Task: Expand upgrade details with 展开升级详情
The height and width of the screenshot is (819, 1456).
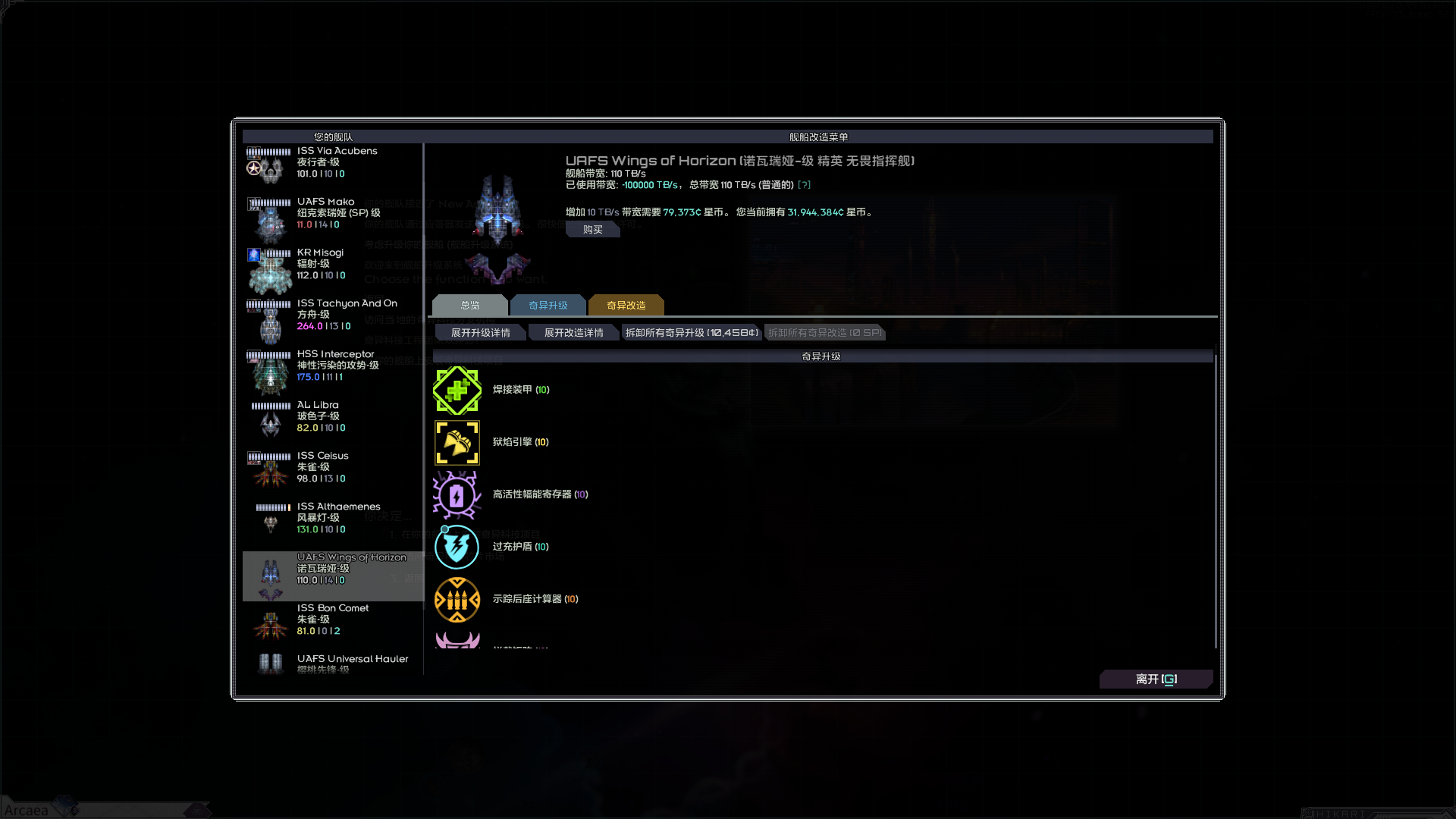Action: pos(480,333)
